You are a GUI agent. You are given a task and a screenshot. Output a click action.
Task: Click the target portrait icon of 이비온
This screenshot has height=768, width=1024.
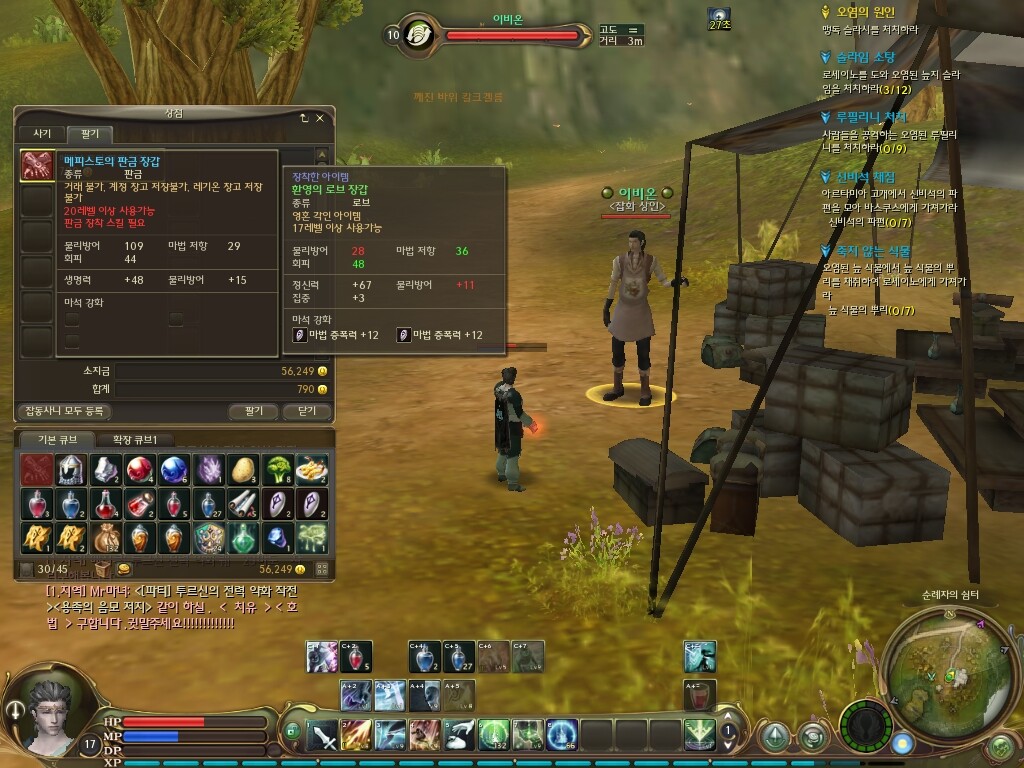point(418,34)
